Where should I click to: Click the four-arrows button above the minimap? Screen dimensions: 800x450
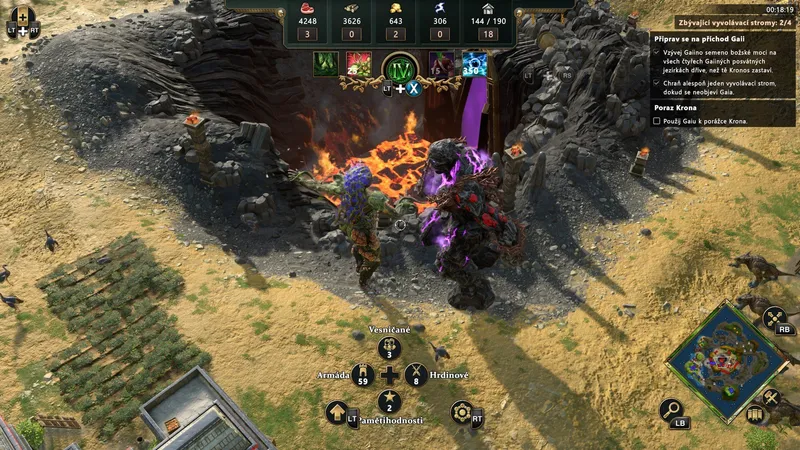point(775,318)
